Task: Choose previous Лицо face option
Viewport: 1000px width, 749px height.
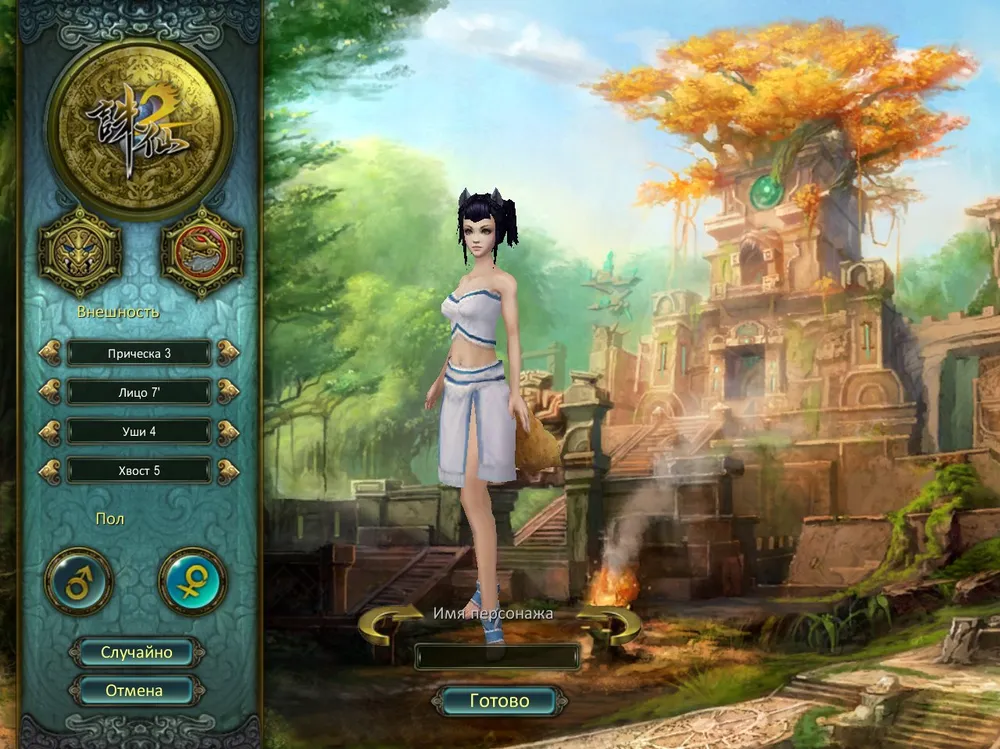Action: click(50, 392)
